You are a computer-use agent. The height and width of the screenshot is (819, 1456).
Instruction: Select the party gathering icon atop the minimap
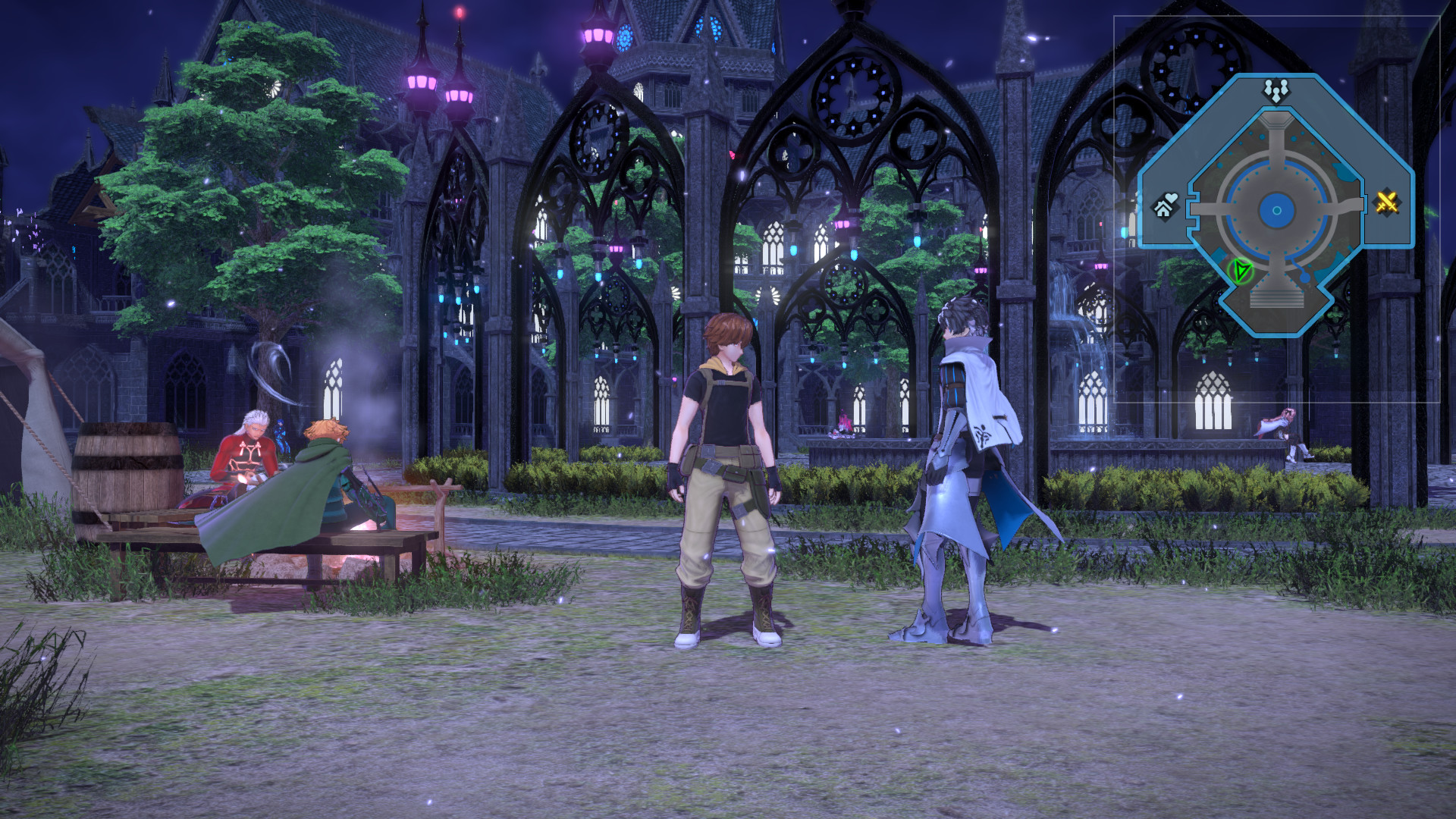click(1276, 89)
